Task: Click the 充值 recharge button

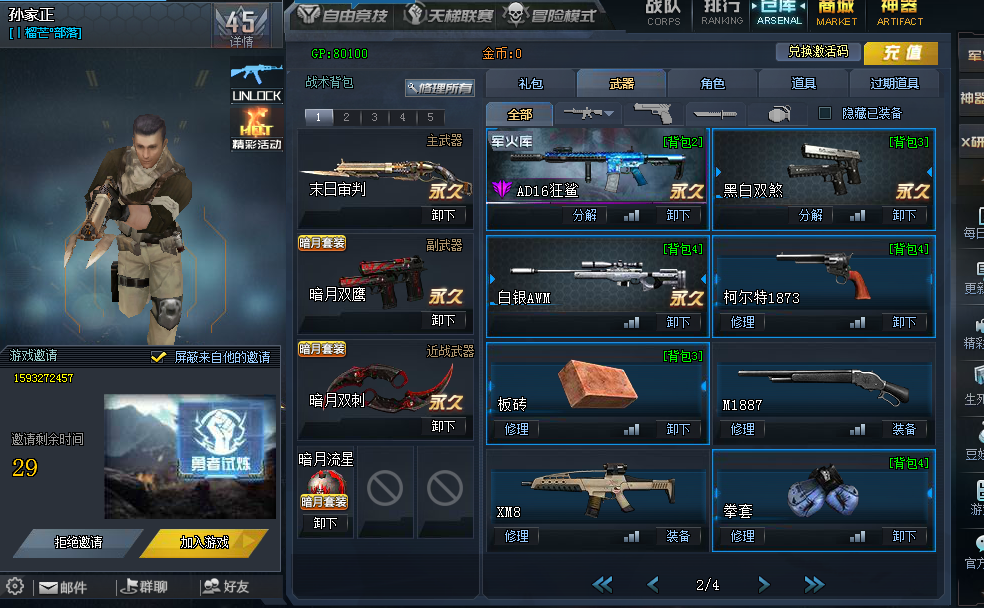Action: (x=901, y=53)
